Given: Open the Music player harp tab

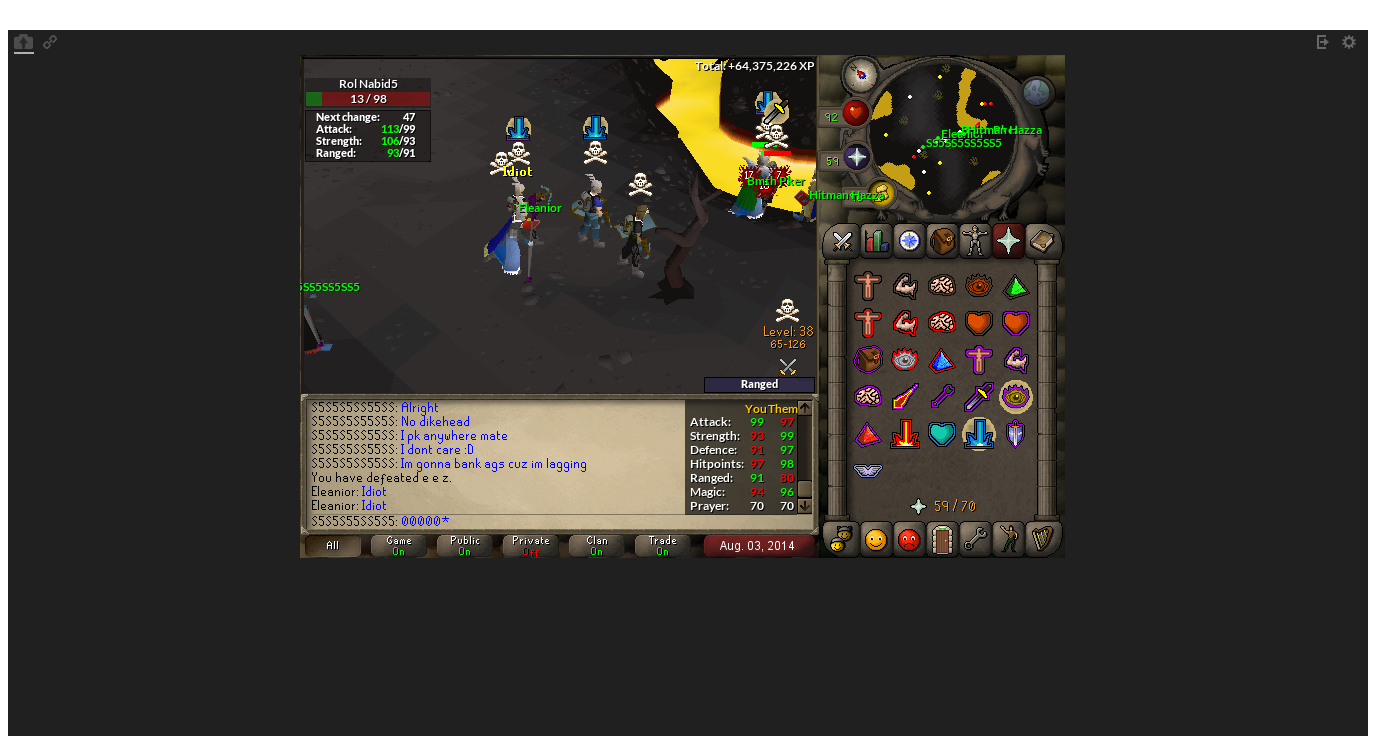Looking at the screenshot, I should [1041, 540].
